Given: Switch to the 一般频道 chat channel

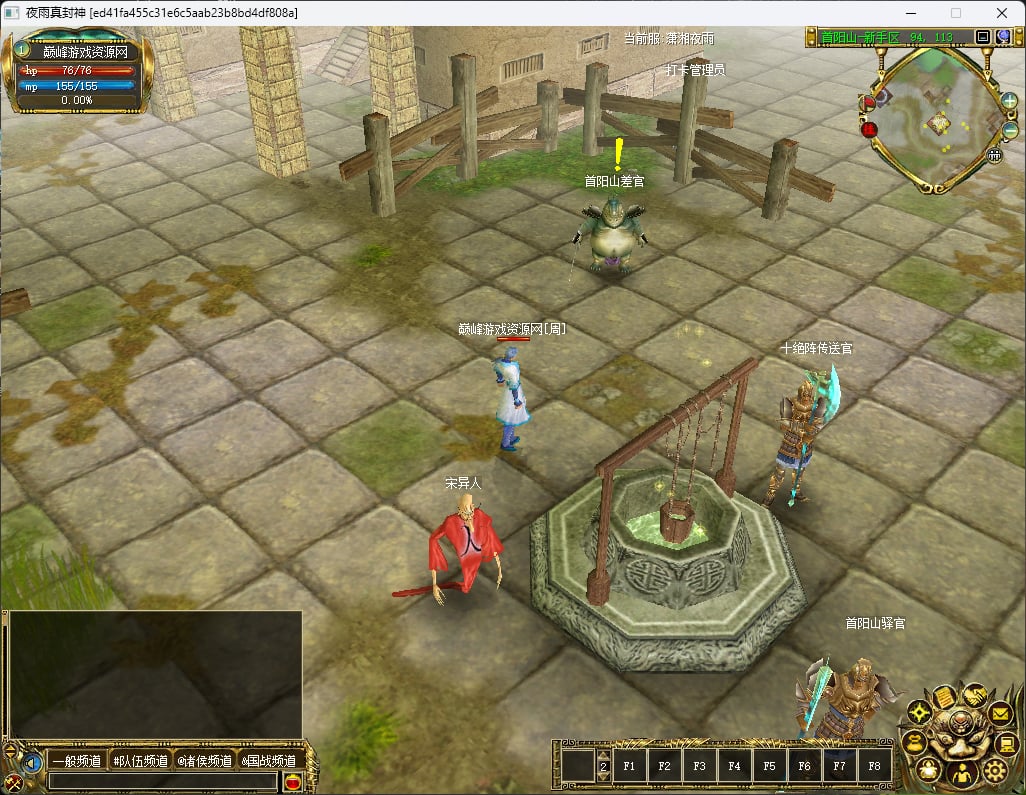Looking at the screenshot, I should tap(77, 761).
